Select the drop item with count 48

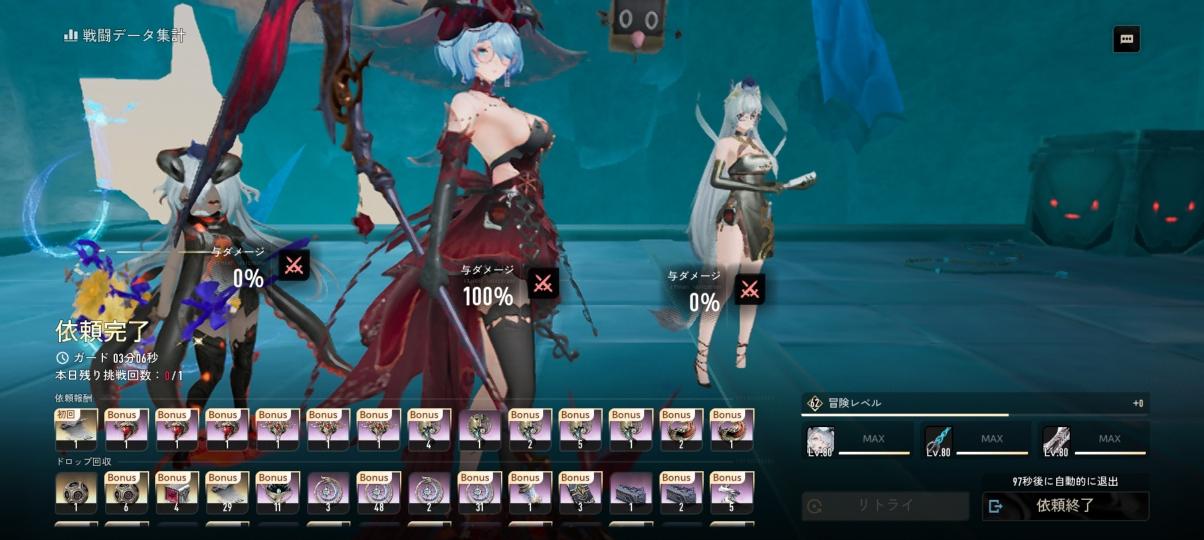click(378, 493)
